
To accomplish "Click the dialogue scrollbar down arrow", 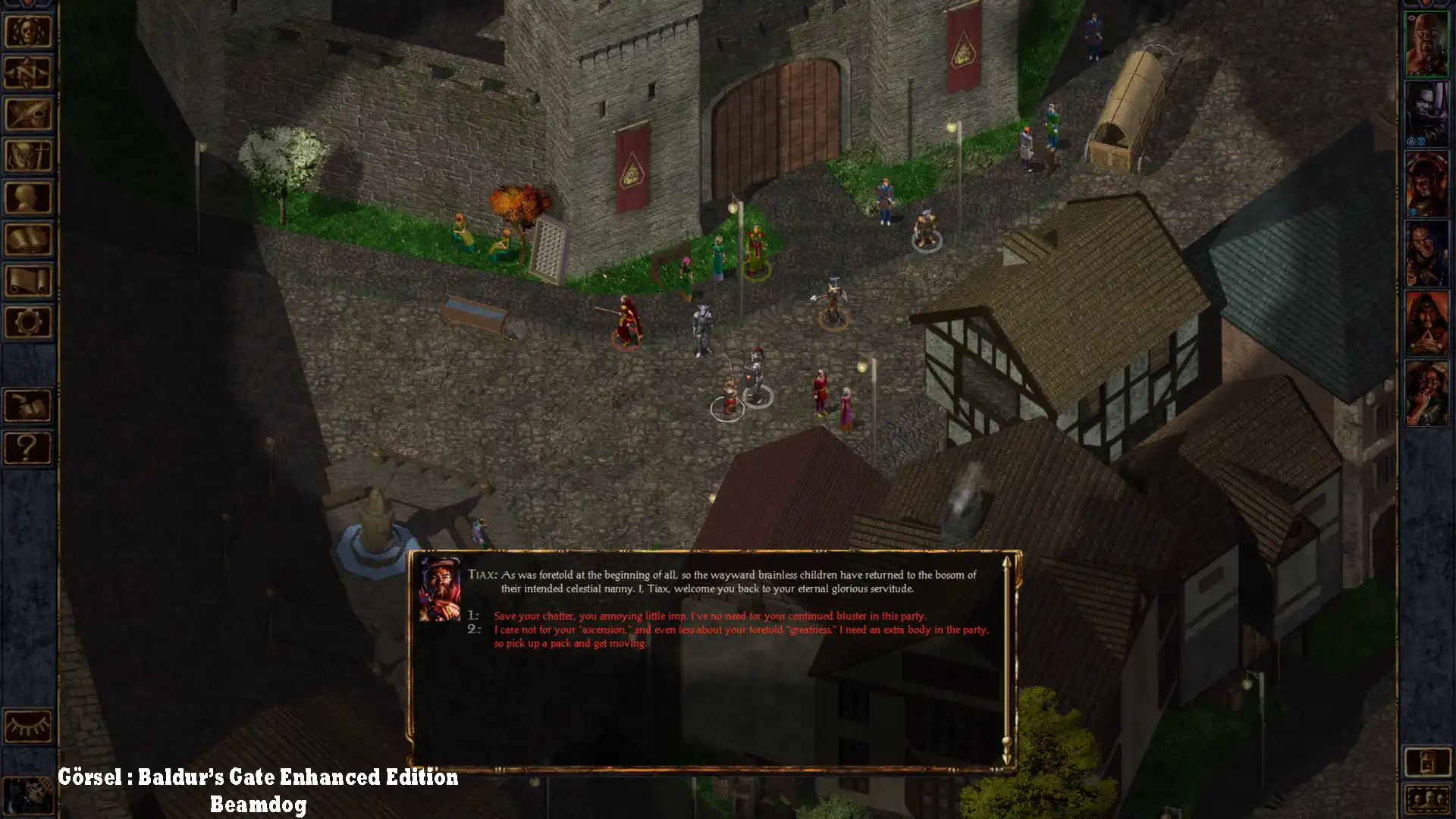I will 1007,758.
